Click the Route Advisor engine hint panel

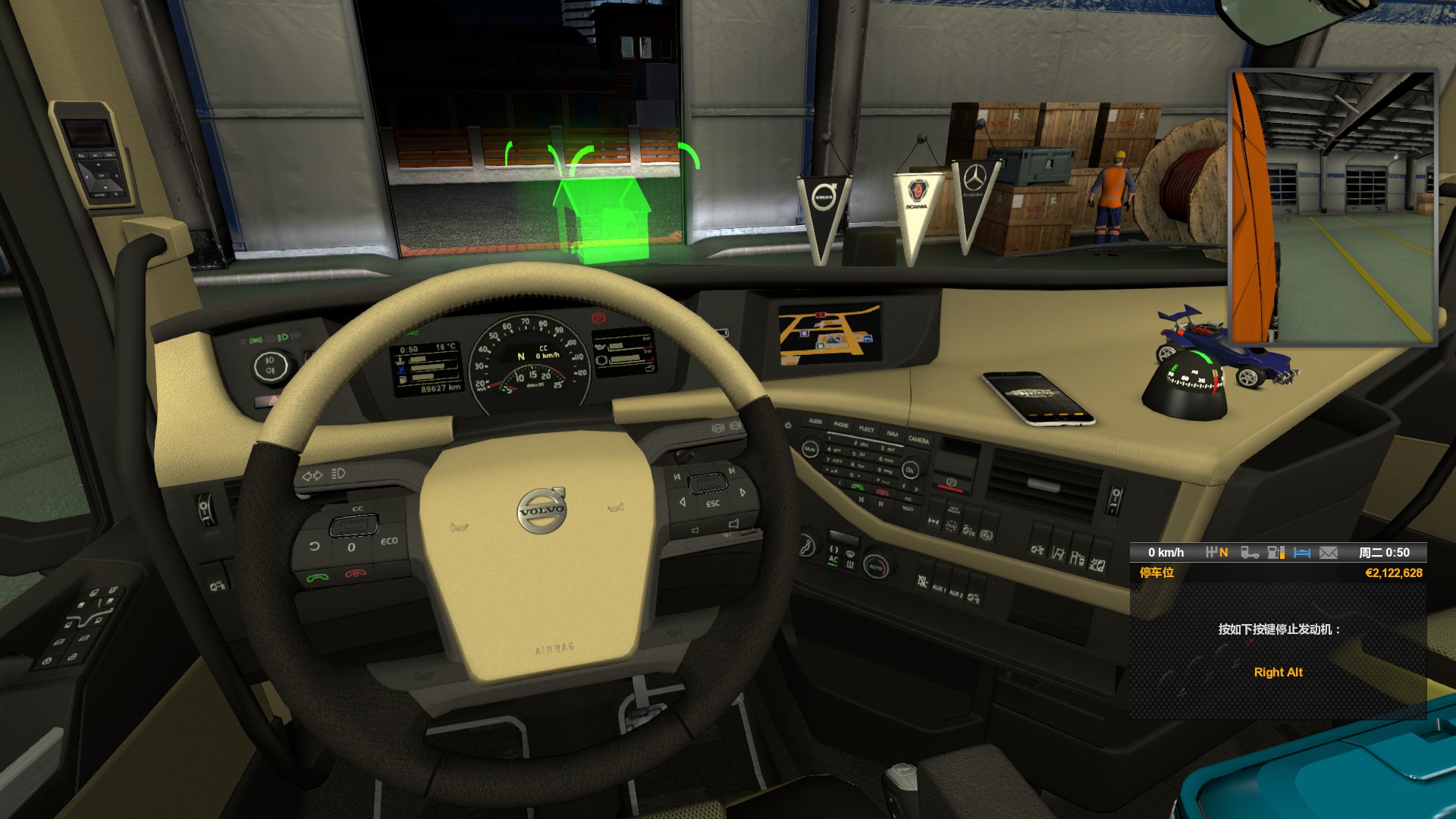tap(1278, 651)
